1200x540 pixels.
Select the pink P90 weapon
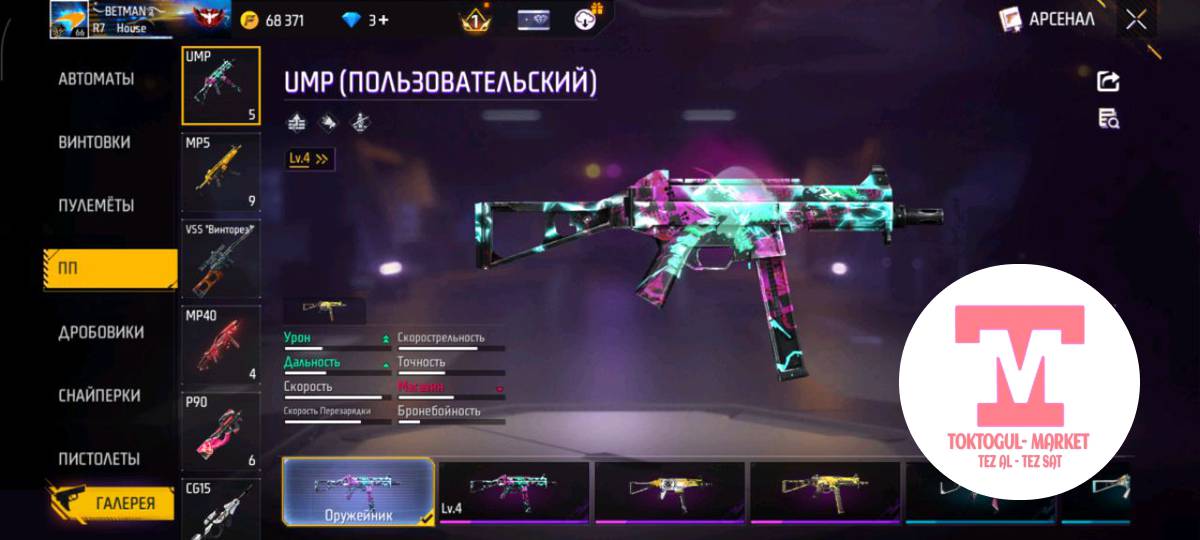[x=221, y=432]
